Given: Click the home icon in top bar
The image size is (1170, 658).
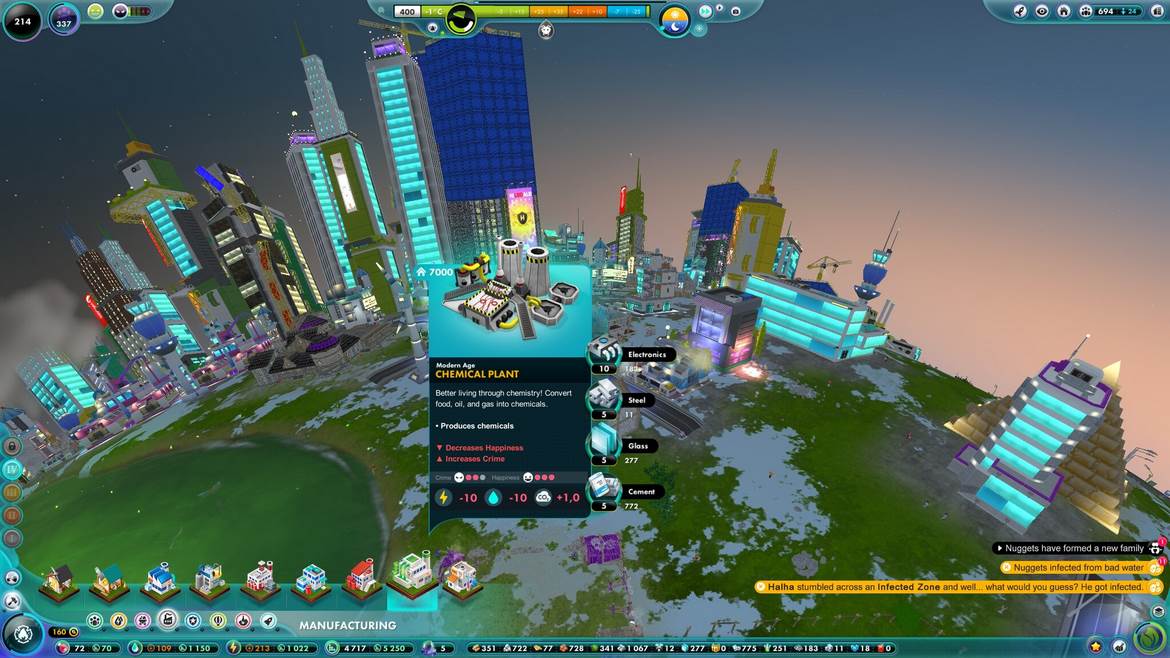Looking at the screenshot, I should click(1063, 11).
